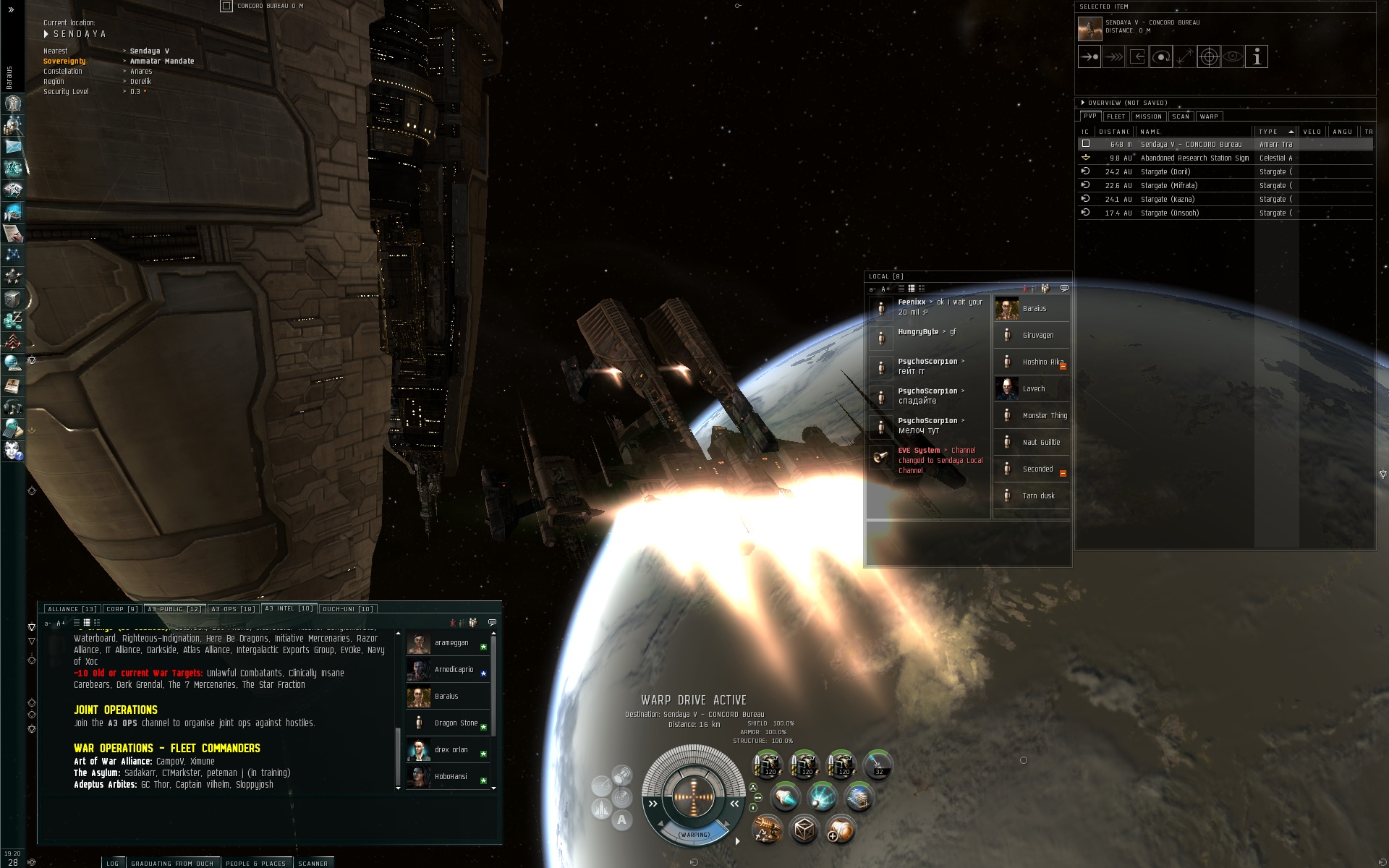The image size is (1389, 868).
Task: Select Arnedicaprio in the channel member list
Action: pos(454,670)
